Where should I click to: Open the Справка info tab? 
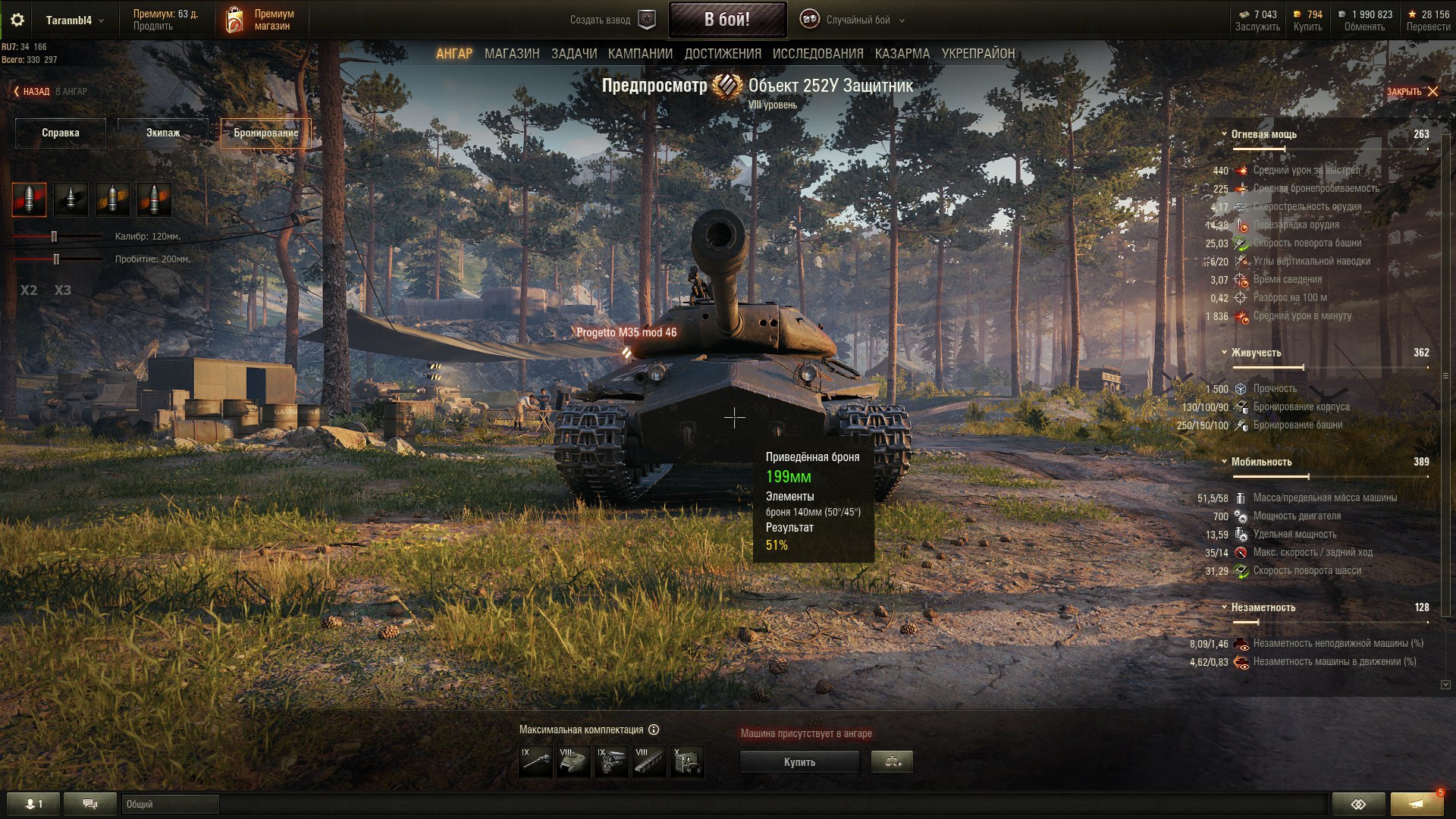[x=61, y=133]
